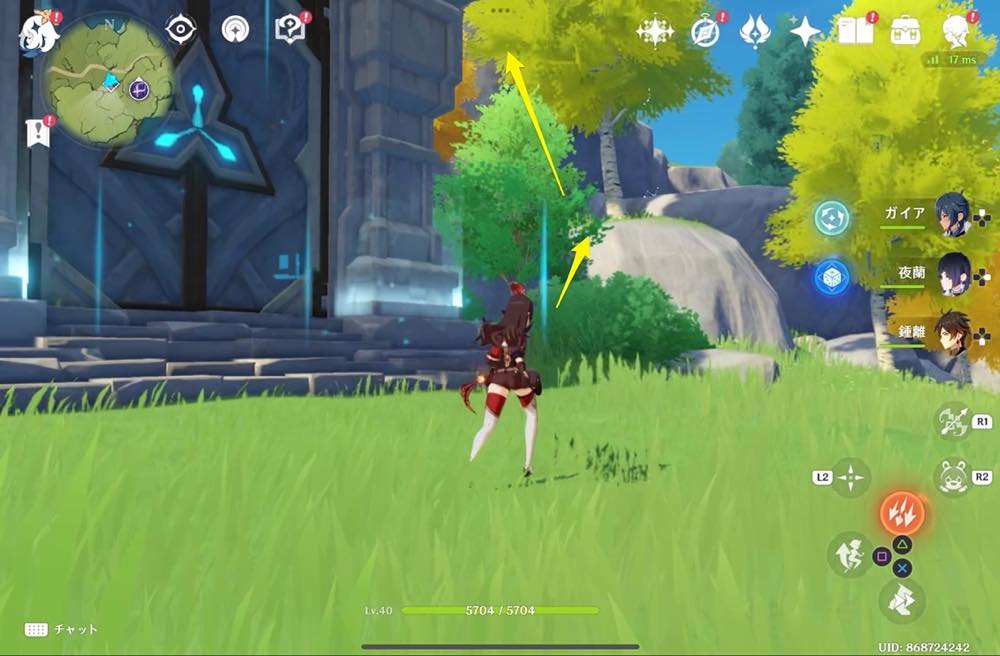1000x656 pixels.
Task: Activate the orange elemental skill button
Action: tap(902, 514)
